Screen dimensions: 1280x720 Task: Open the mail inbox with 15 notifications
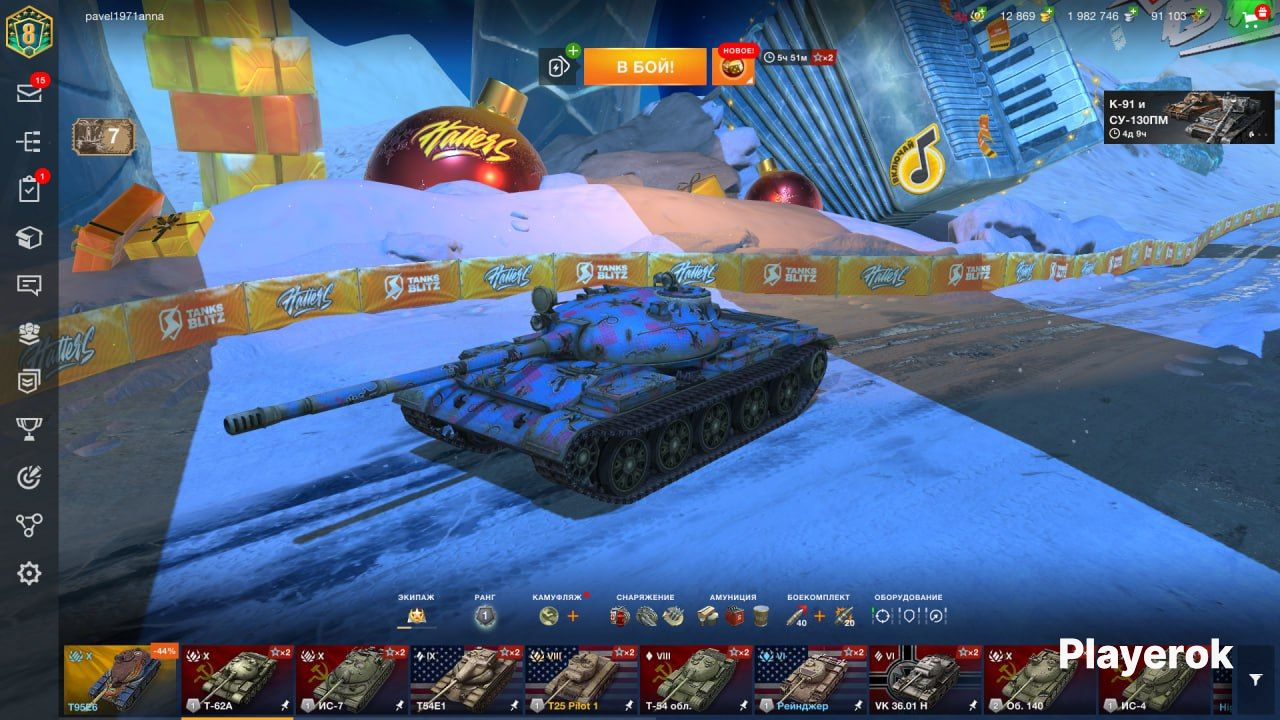pyautogui.click(x=29, y=93)
